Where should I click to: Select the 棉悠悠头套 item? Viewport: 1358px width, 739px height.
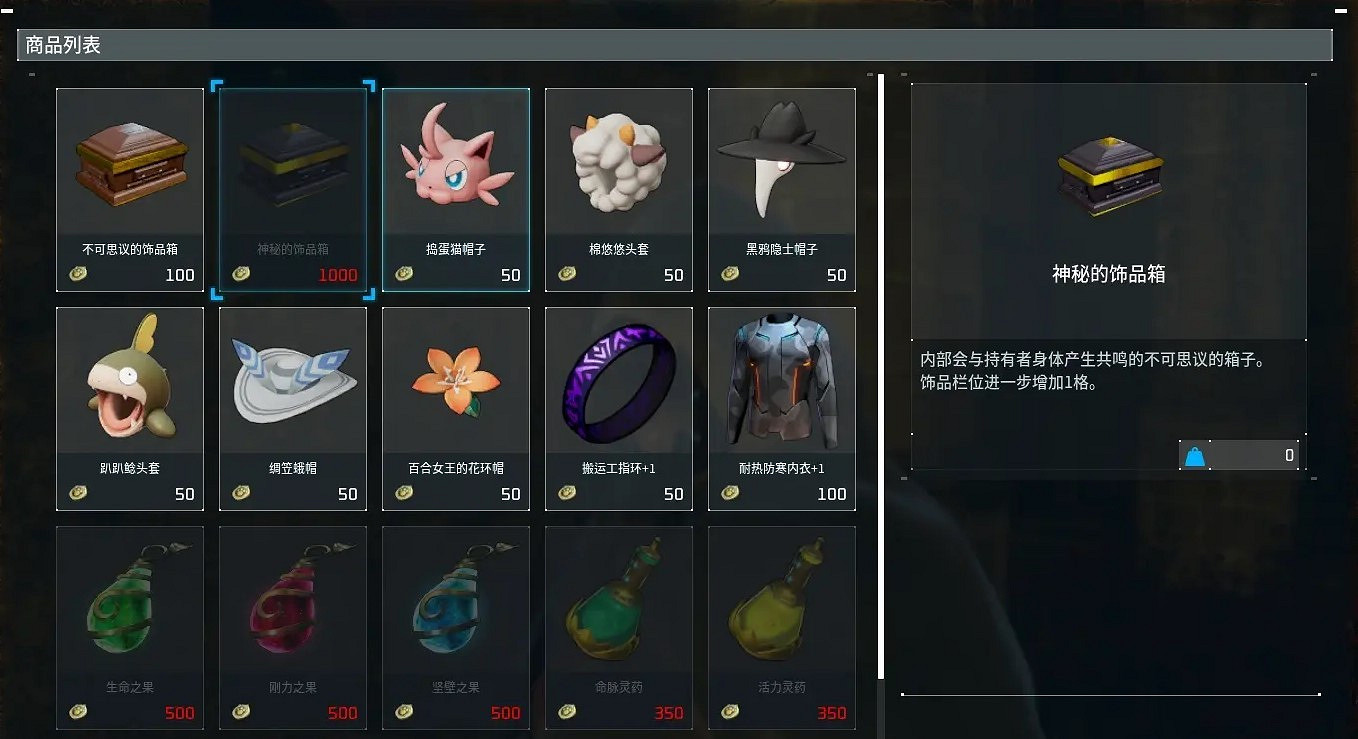pos(619,190)
